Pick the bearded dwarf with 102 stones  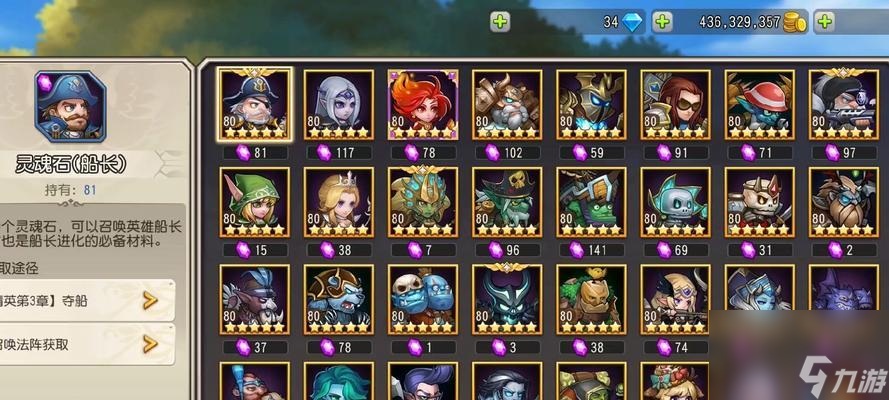click(x=507, y=105)
